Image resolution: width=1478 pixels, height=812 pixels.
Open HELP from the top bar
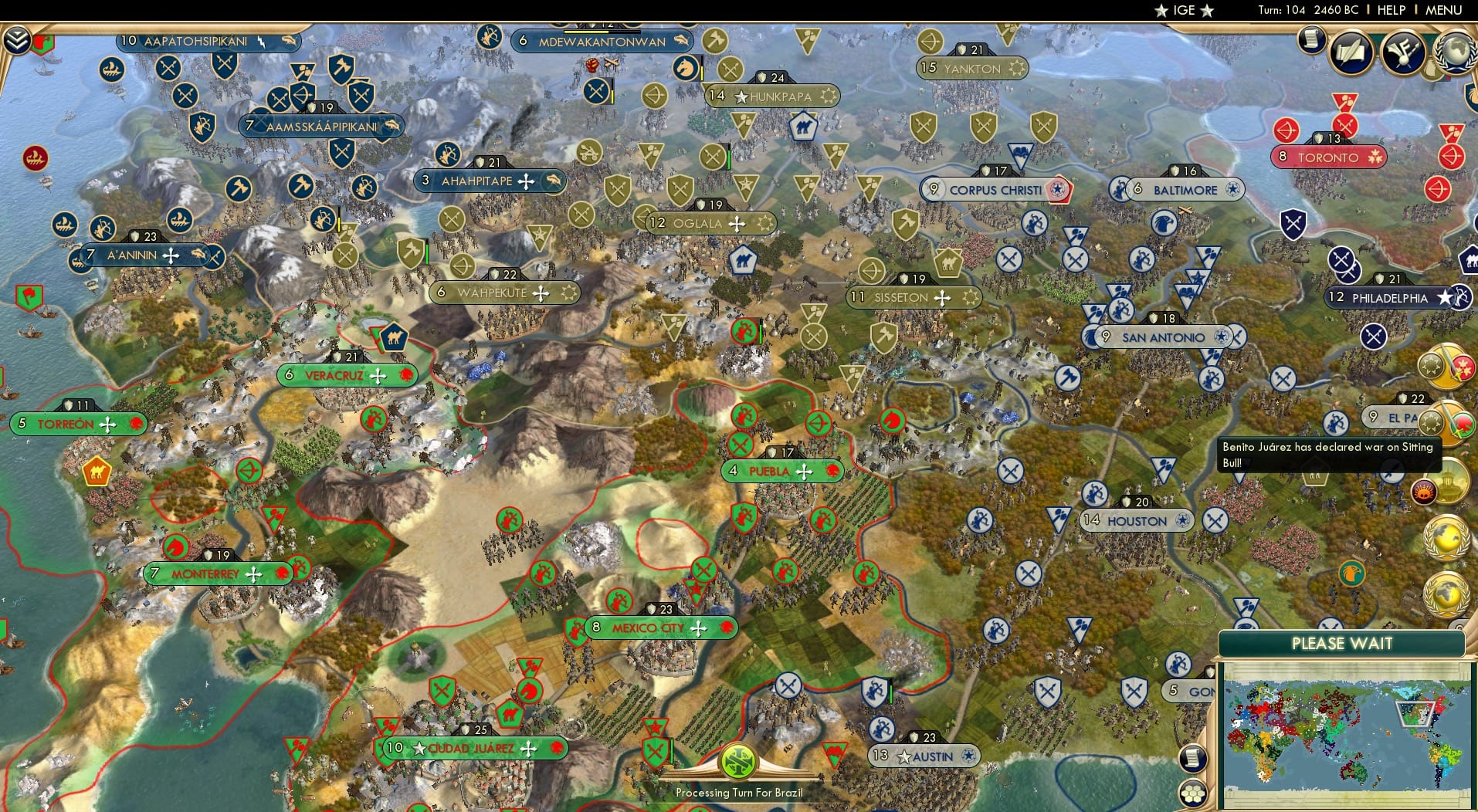click(1390, 10)
